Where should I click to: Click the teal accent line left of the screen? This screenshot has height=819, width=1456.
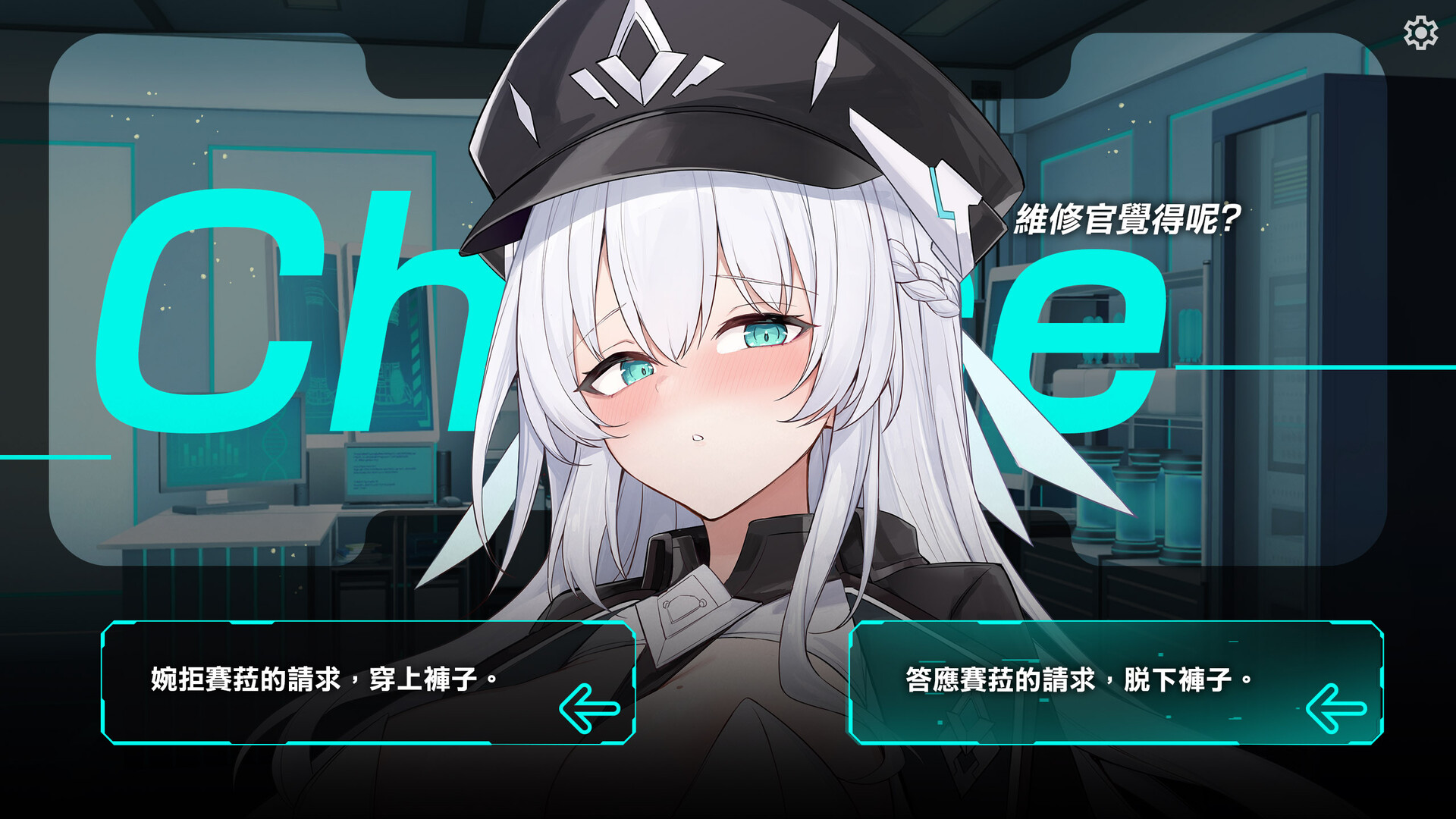click(x=53, y=458)
